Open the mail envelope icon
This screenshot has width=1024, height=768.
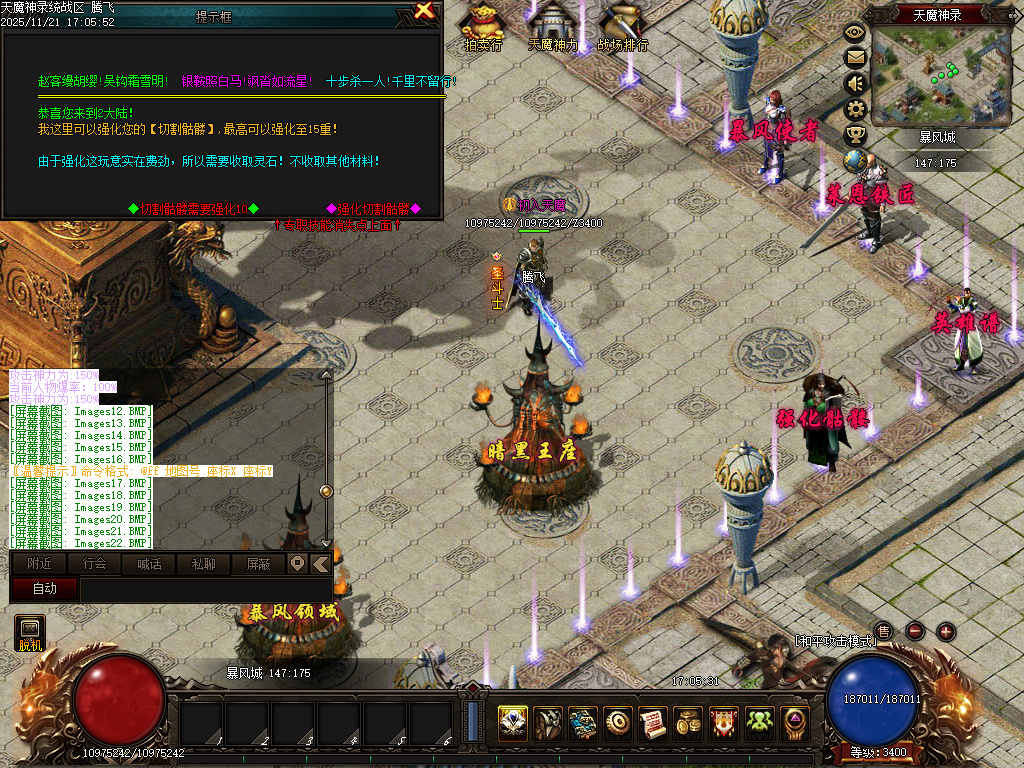pos(855,57)
